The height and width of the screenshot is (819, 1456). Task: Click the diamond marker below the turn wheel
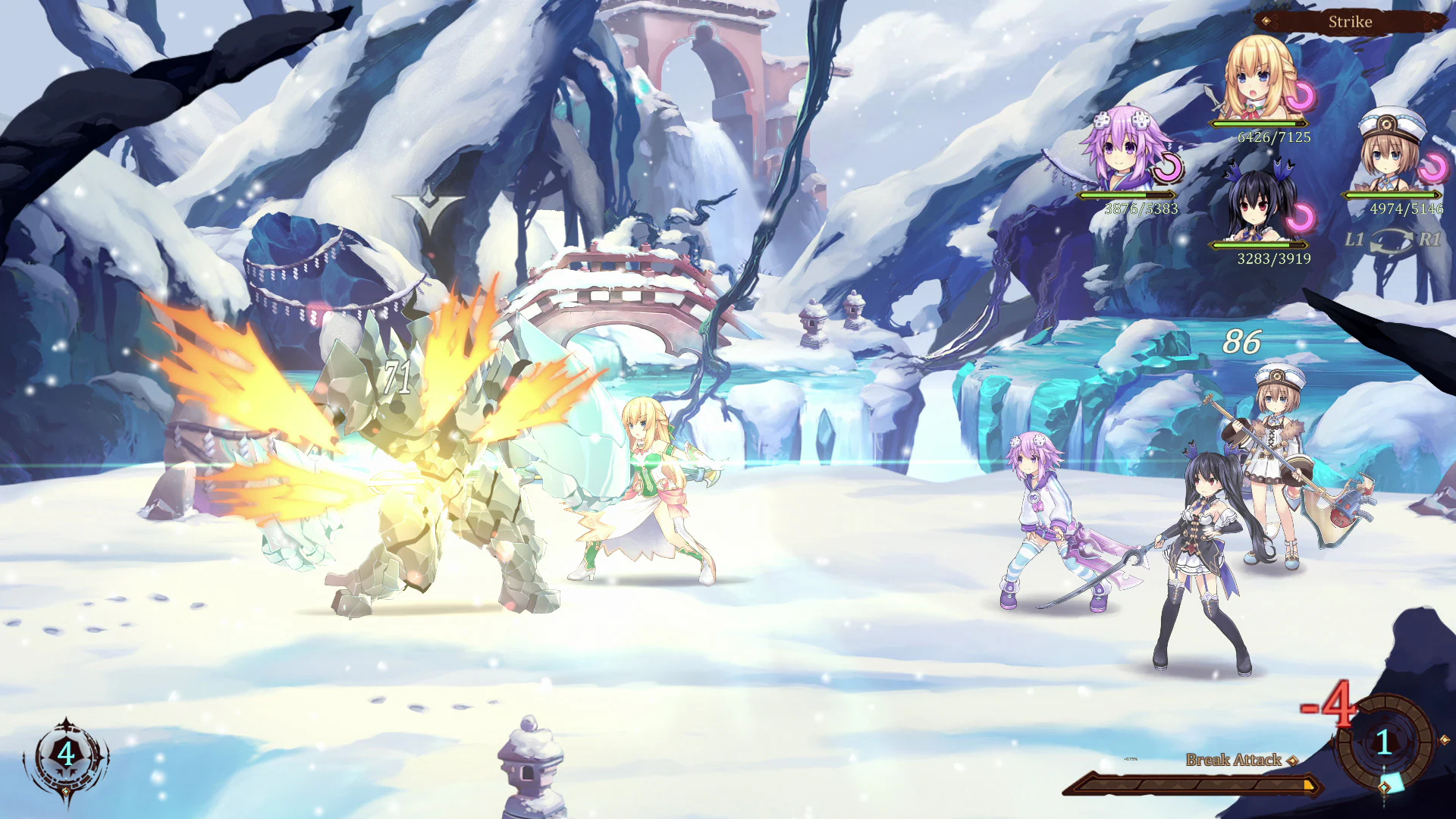point(1385,787)
